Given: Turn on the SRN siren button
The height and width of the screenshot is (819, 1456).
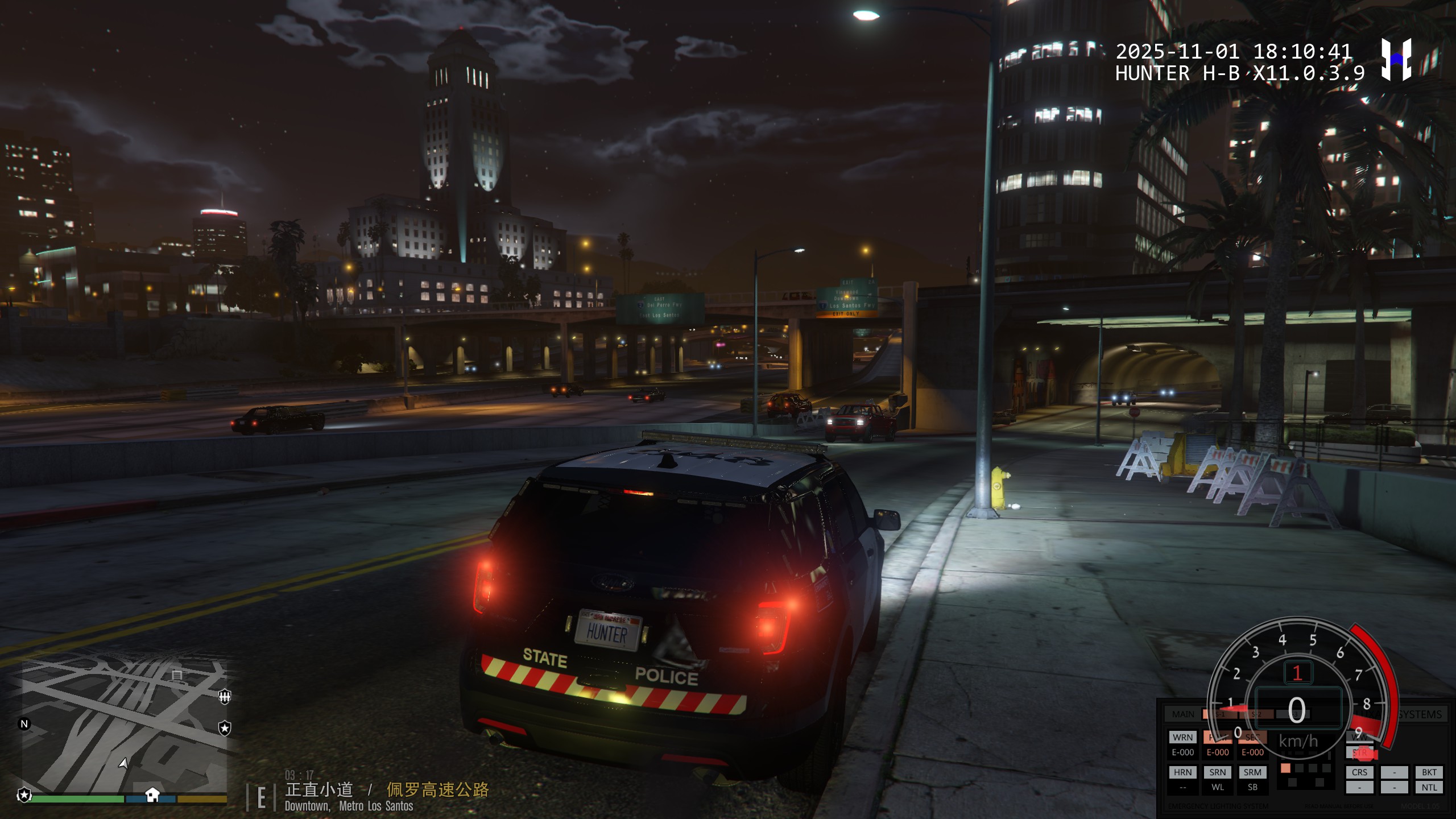Looking at the screenshot, I should tap(1218, 772).
